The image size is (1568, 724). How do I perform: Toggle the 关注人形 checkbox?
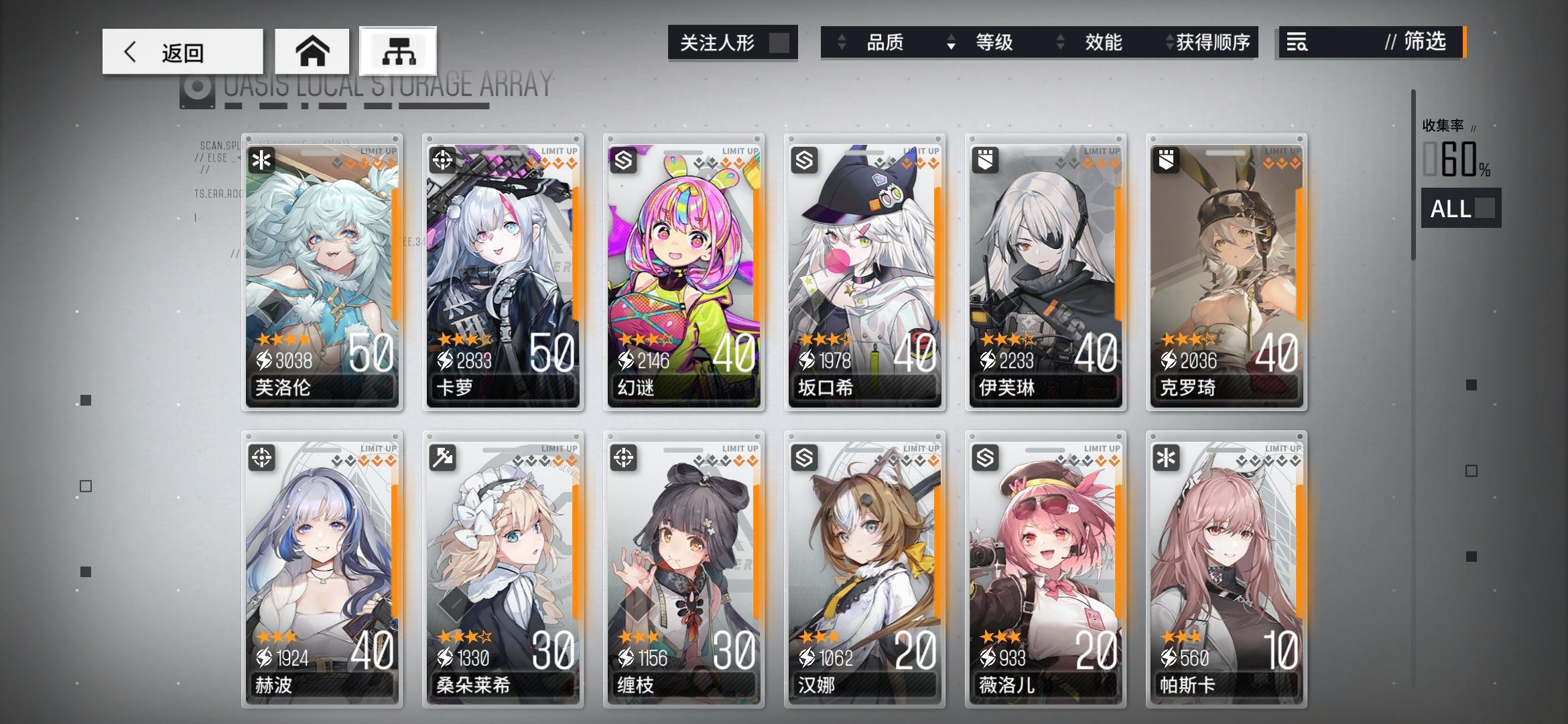click(780, 42)
